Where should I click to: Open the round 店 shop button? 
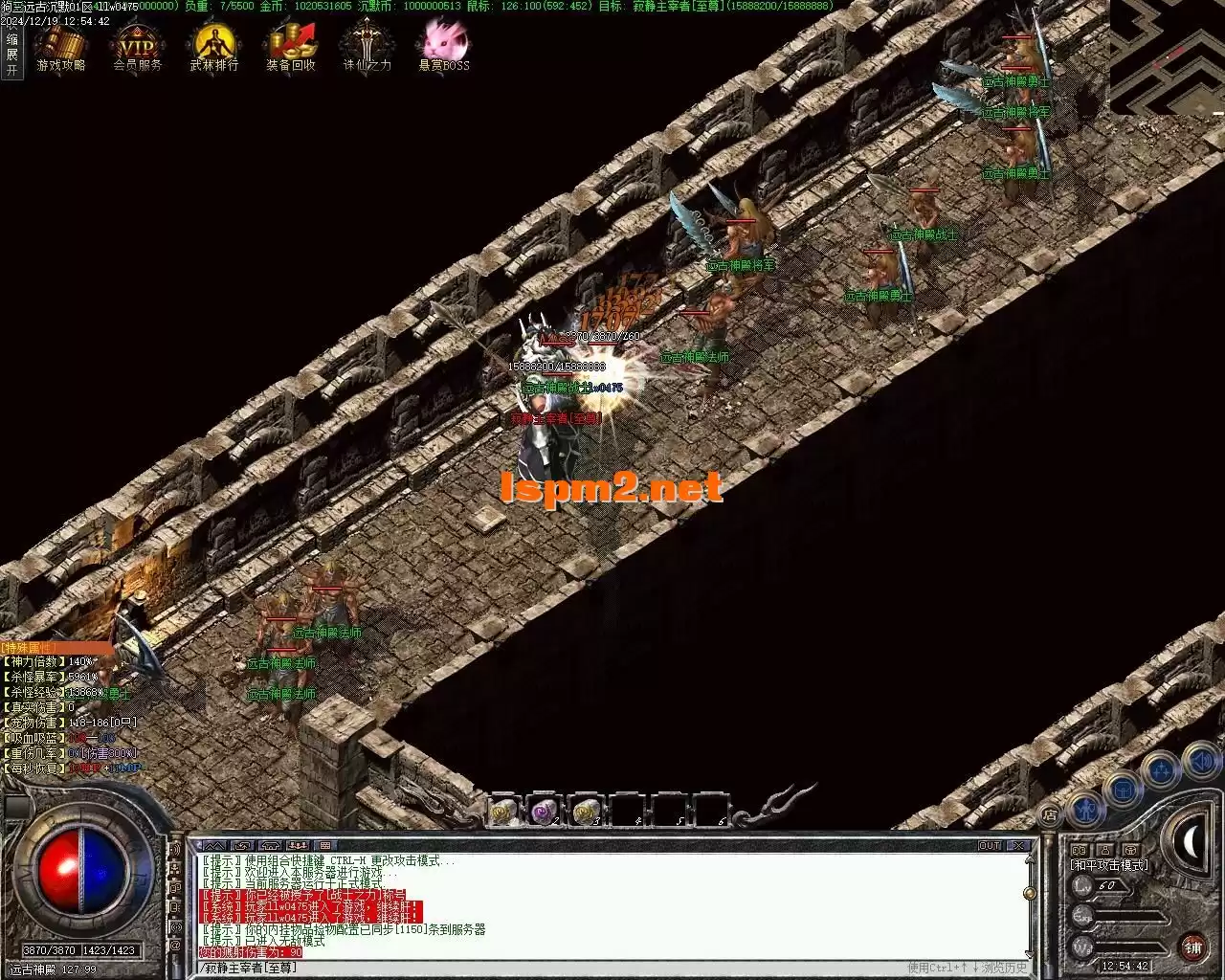pyautogui.click(x=1050, y=816)
